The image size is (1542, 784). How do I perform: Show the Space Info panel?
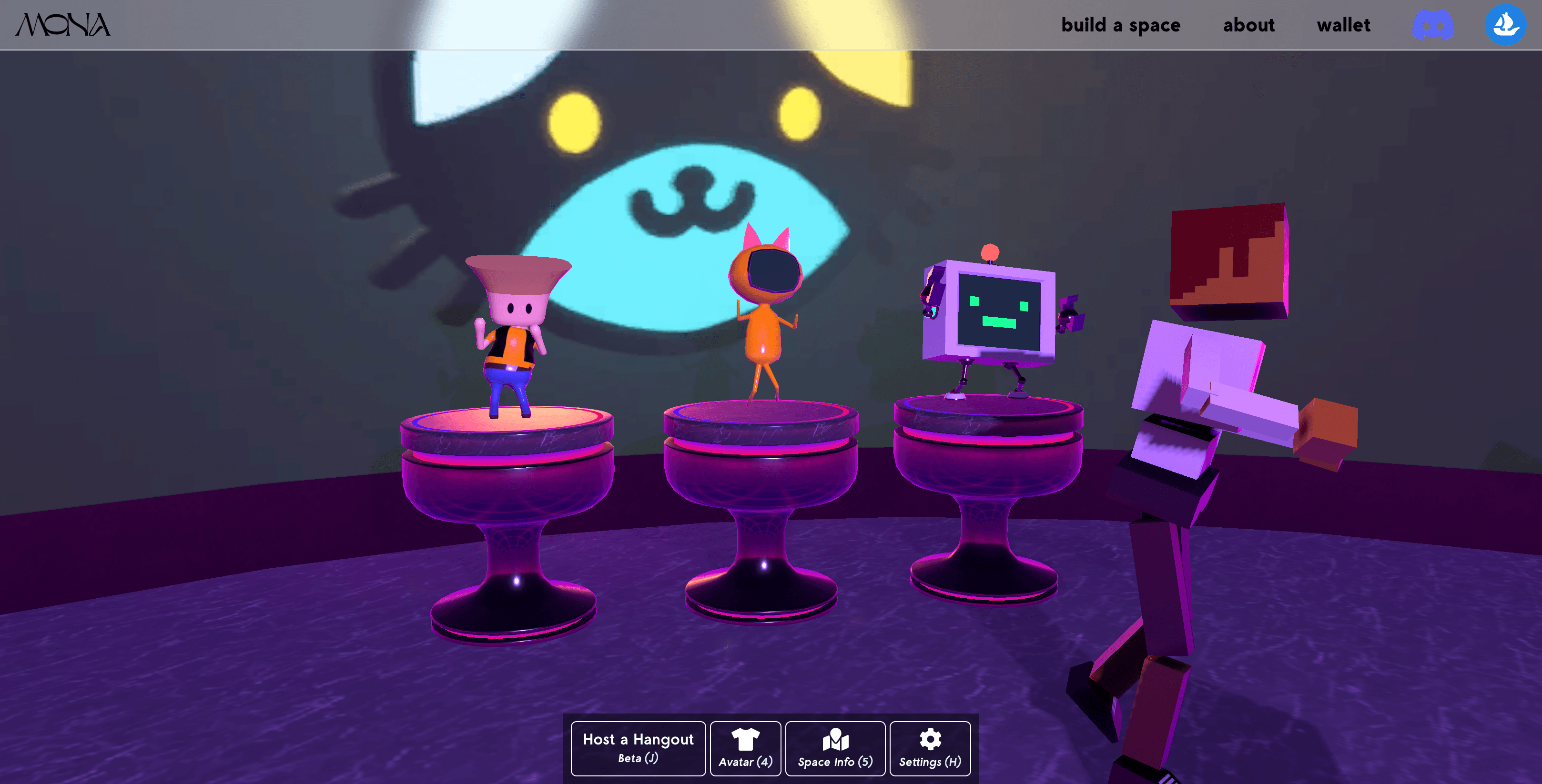tap(835, 748)
